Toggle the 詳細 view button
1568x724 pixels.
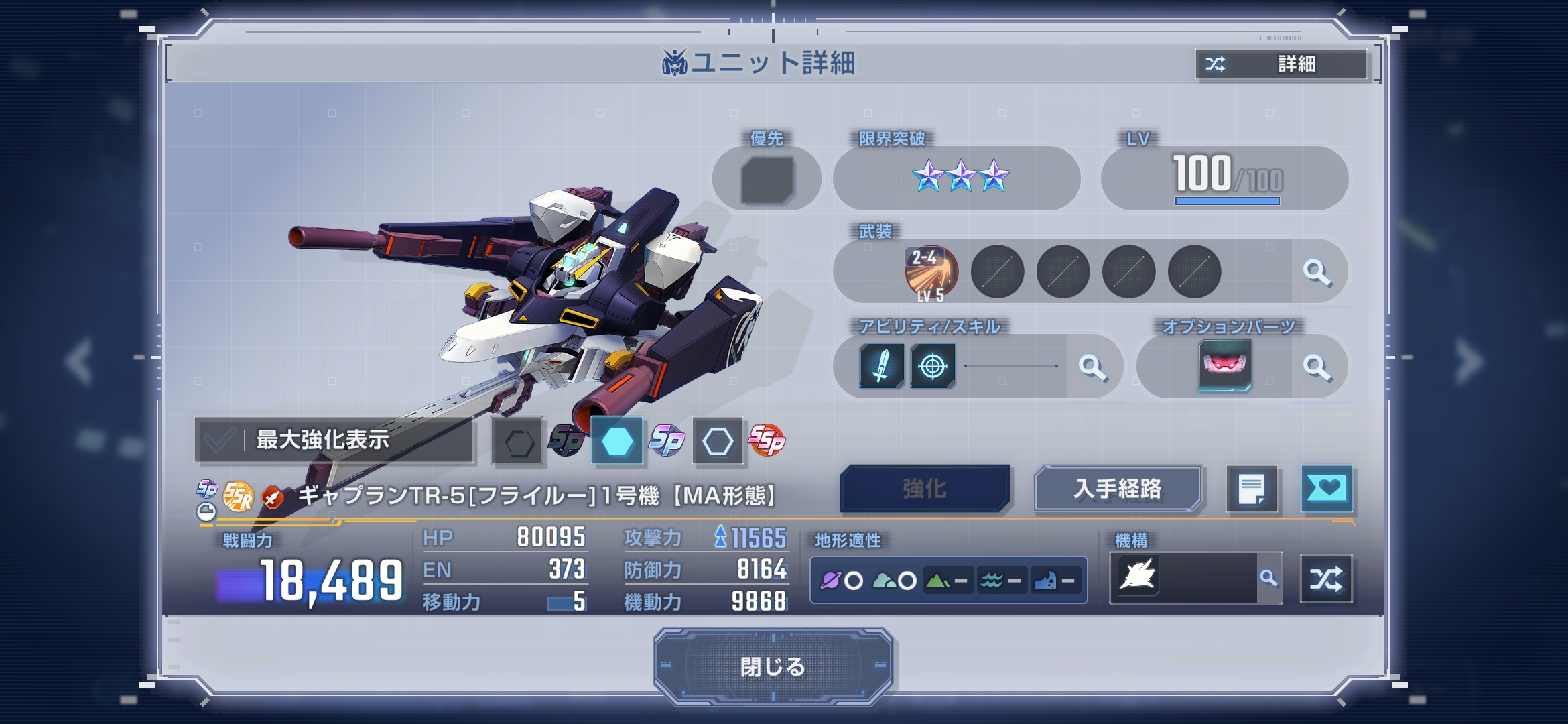1281,64
